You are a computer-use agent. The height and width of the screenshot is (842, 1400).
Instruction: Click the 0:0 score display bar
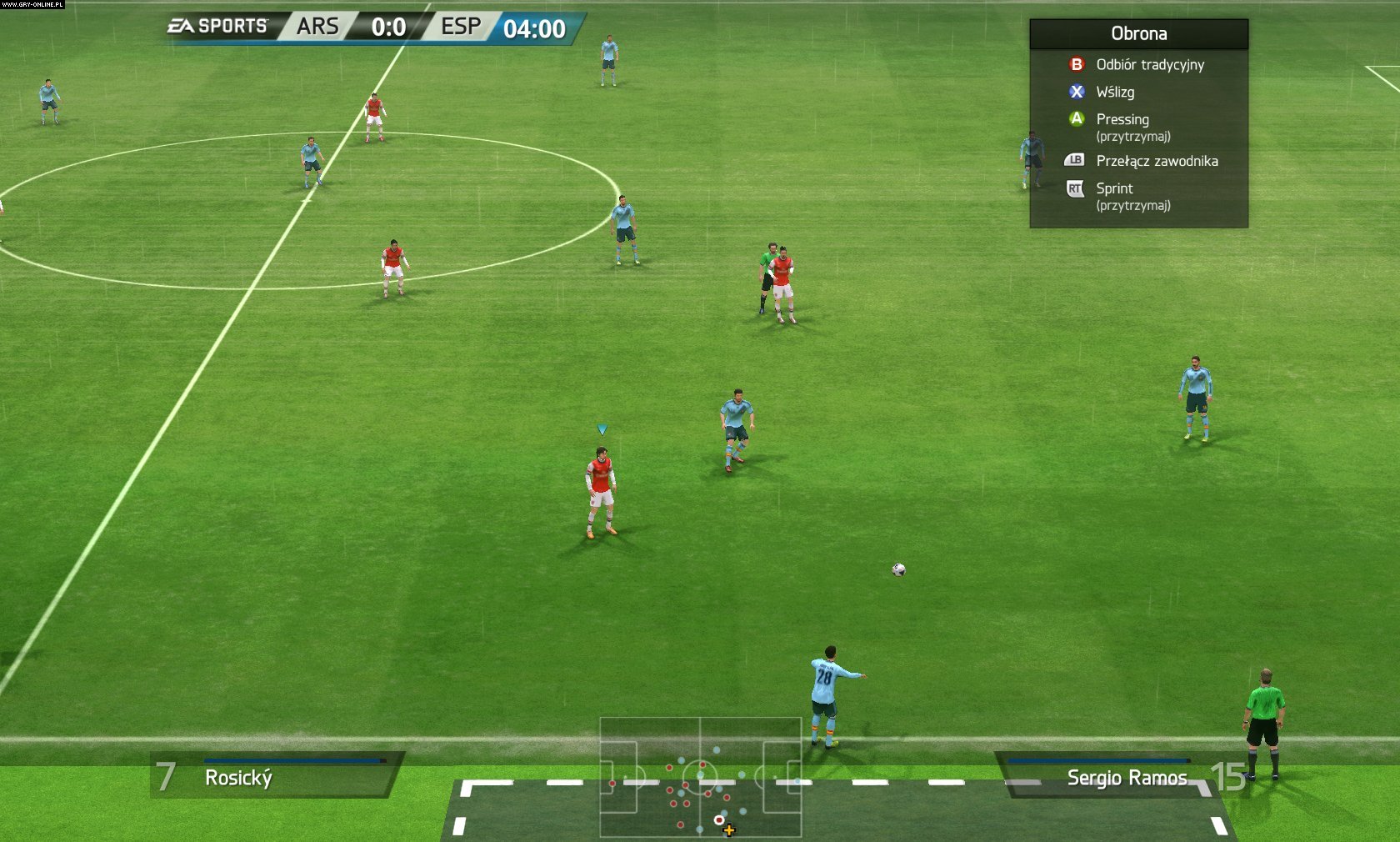[387, 26]
